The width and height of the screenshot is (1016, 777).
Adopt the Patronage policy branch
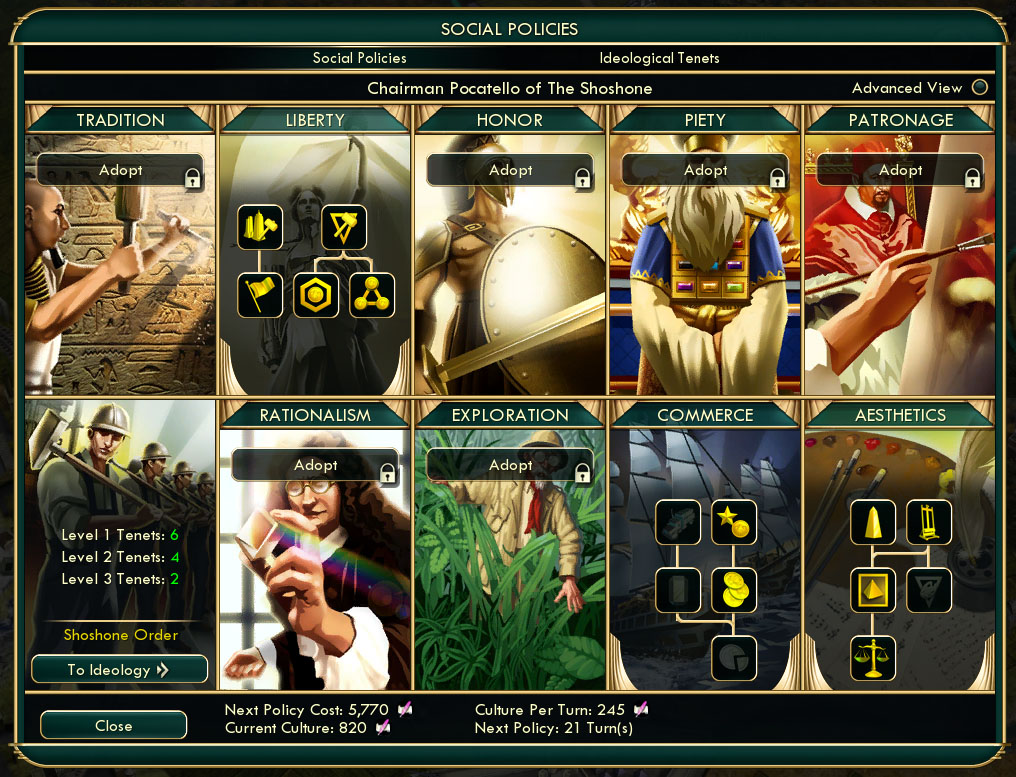[x=900, y=170]
